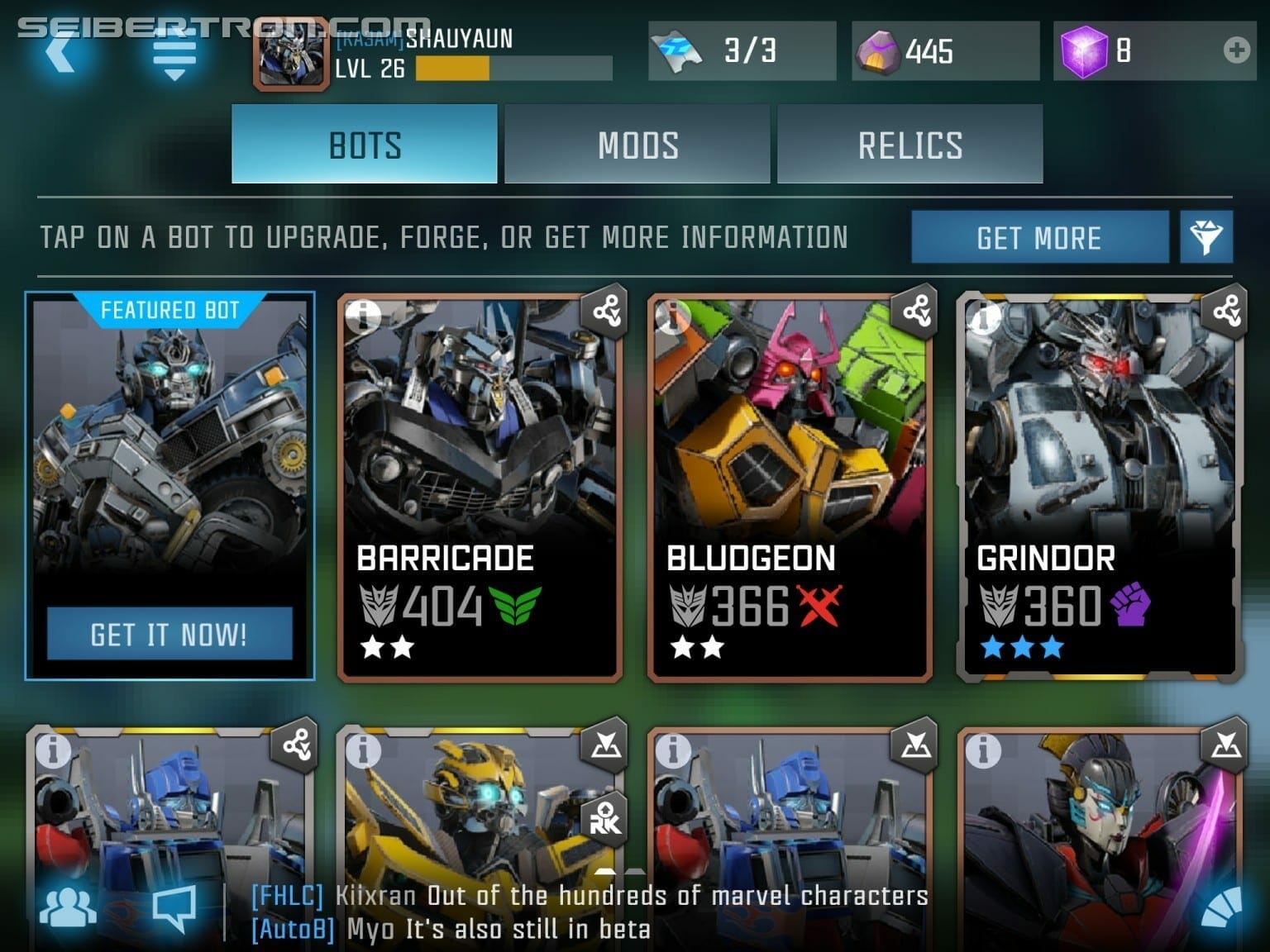The image size is (1270, 952).
Task: Open the dropdown menu icon
Action: (x=174, y=55)
